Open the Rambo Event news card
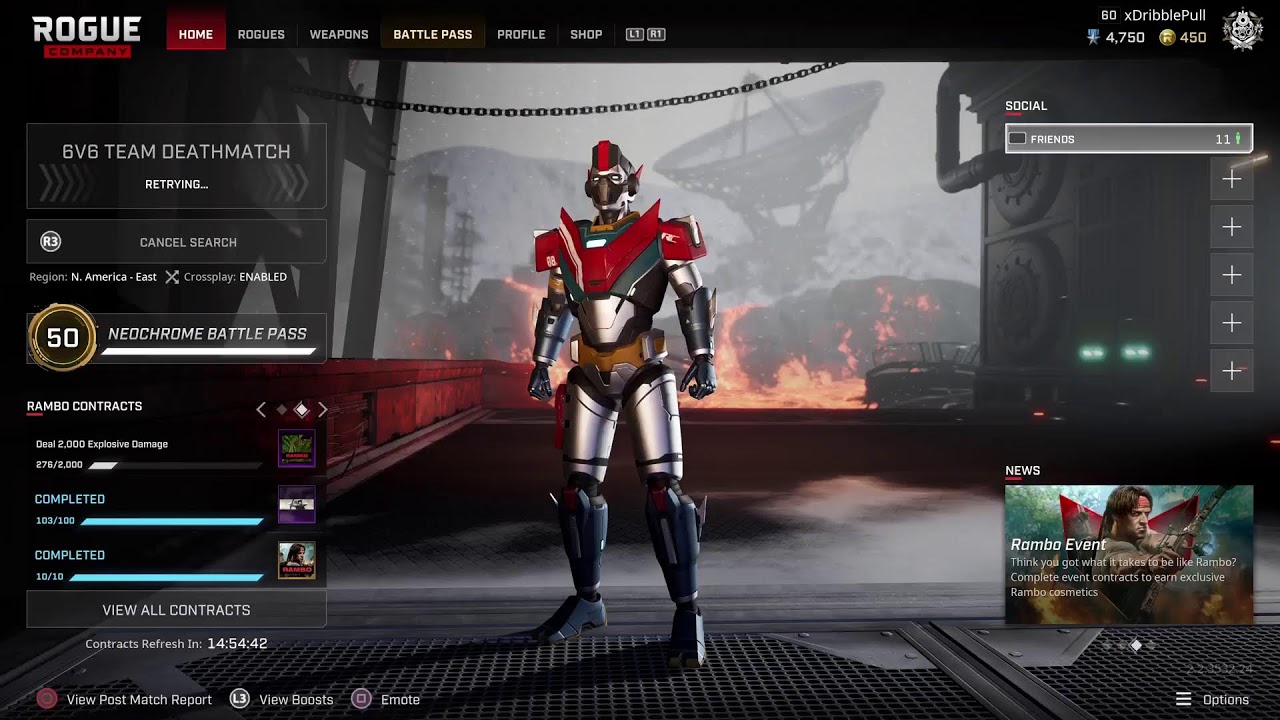Screen dimensions: 1280x720 1128,554
